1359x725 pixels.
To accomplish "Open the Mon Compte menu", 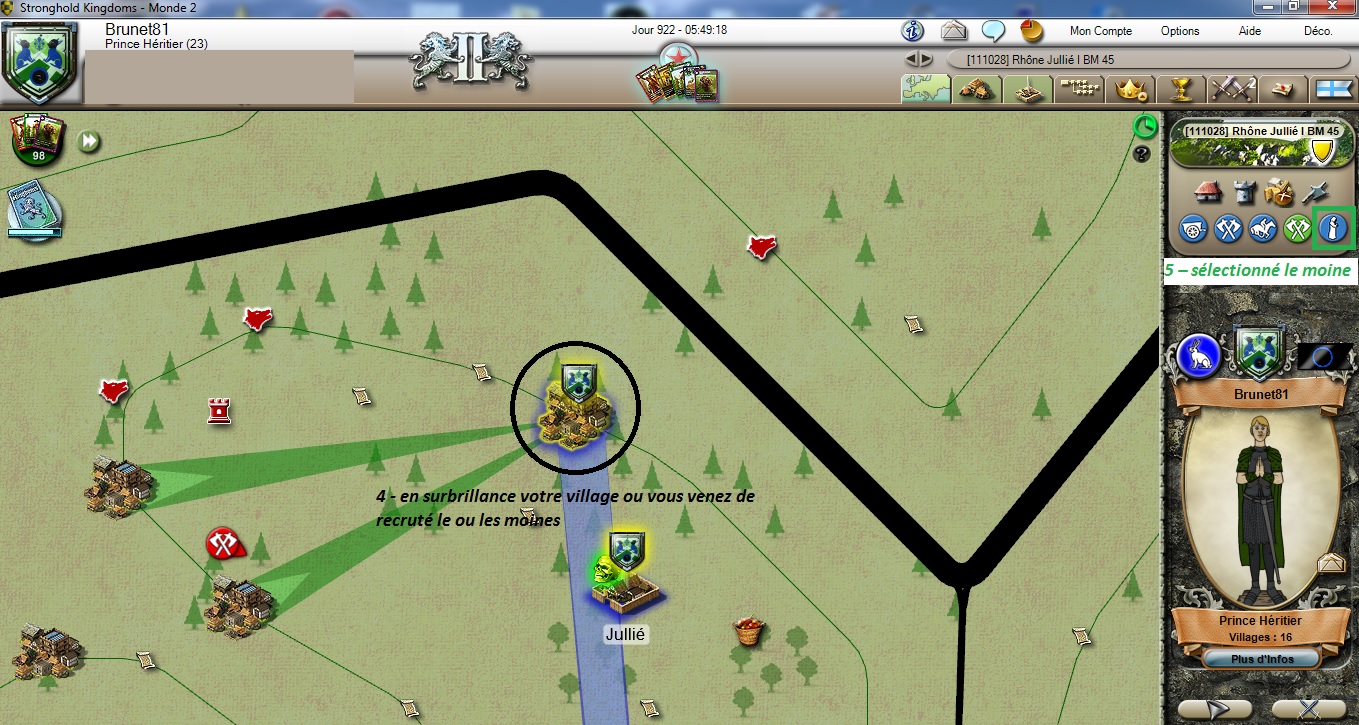I will 1100,31.
